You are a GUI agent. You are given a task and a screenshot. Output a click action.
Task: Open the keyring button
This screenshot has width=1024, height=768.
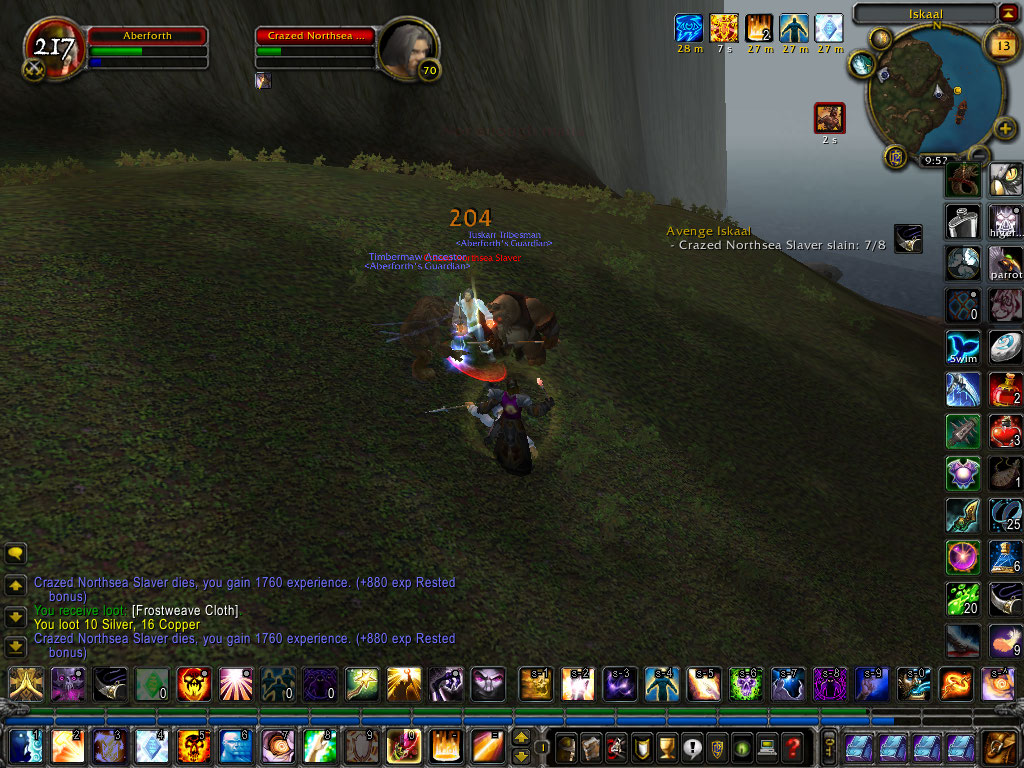tap(829, 746)
